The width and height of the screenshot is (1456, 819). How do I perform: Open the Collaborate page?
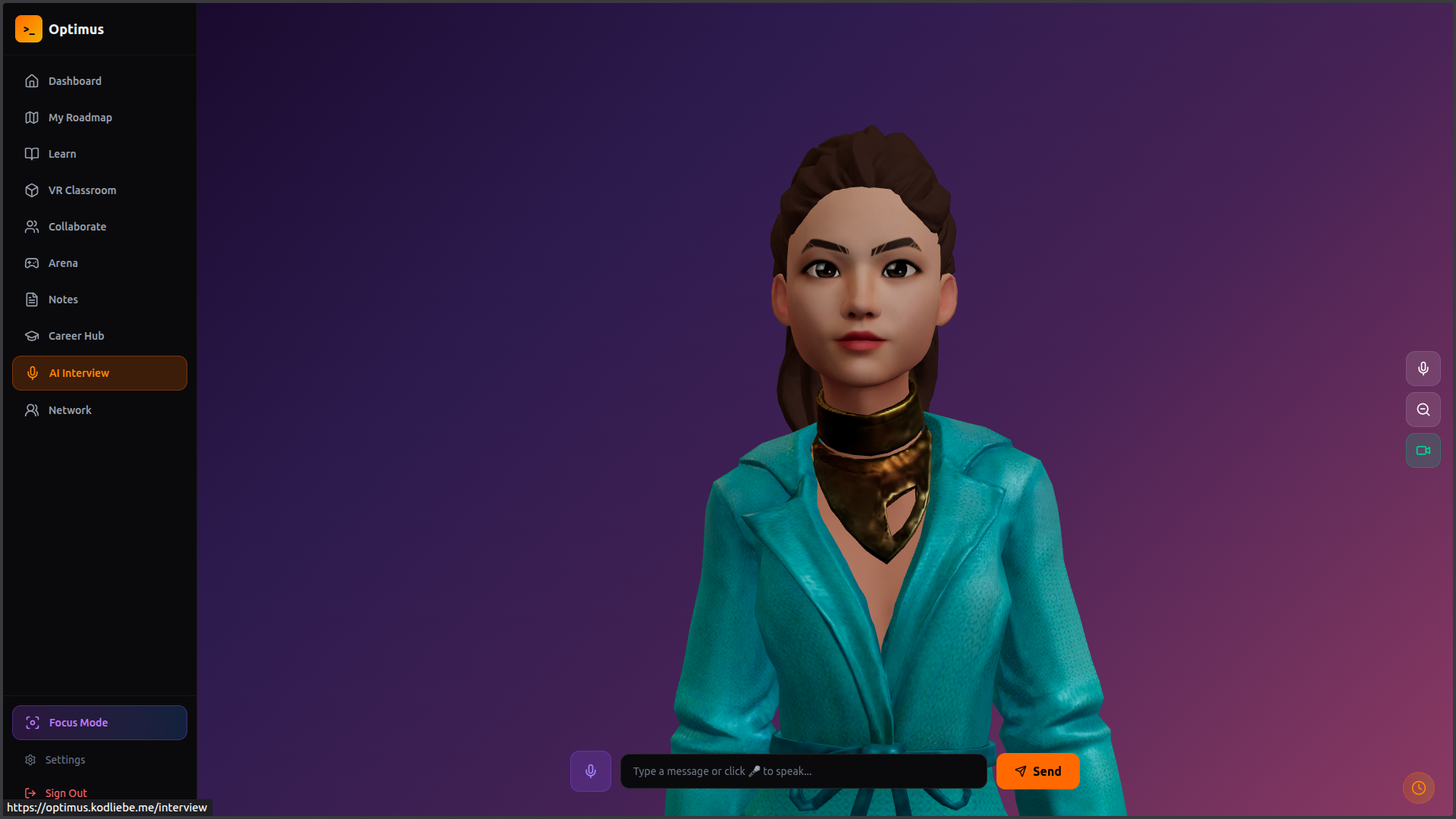[77, 227]
